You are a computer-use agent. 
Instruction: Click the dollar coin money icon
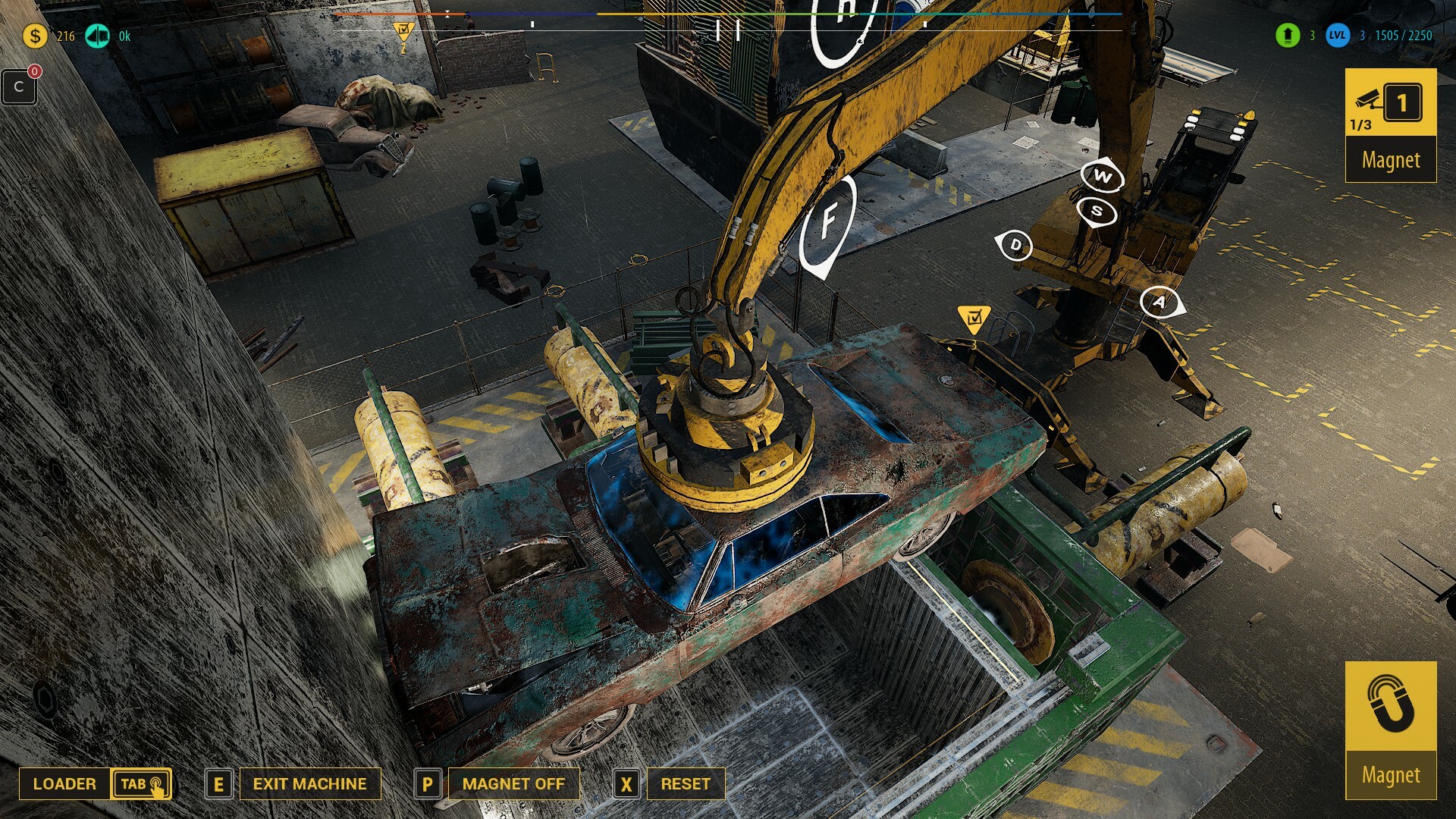pyautogui.click(x=34, y=34)
